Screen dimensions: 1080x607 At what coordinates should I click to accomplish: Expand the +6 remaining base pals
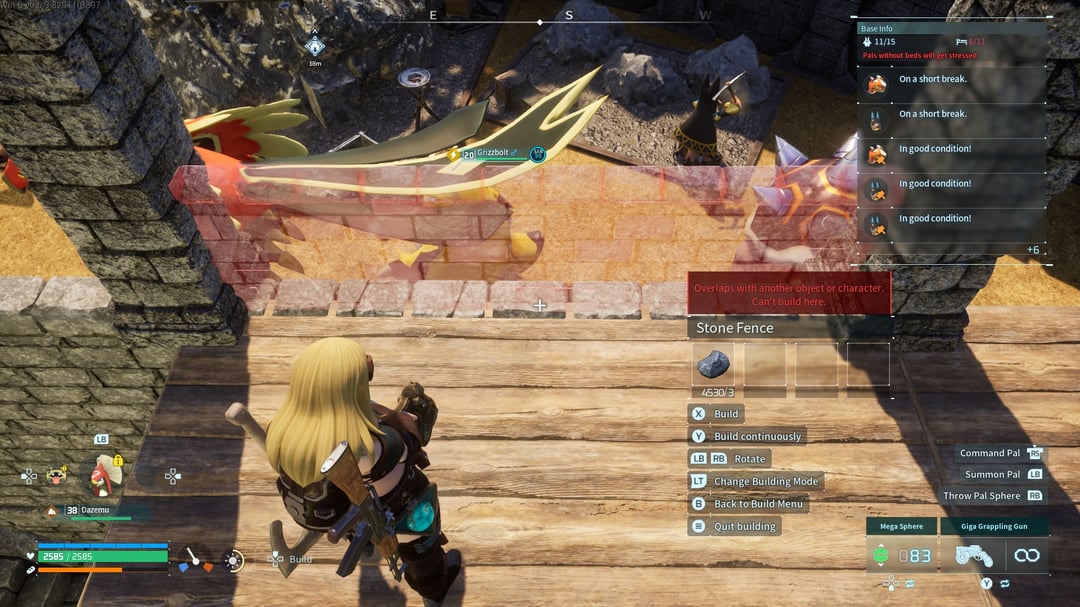pyautogui.click(x=1032, y=249)
